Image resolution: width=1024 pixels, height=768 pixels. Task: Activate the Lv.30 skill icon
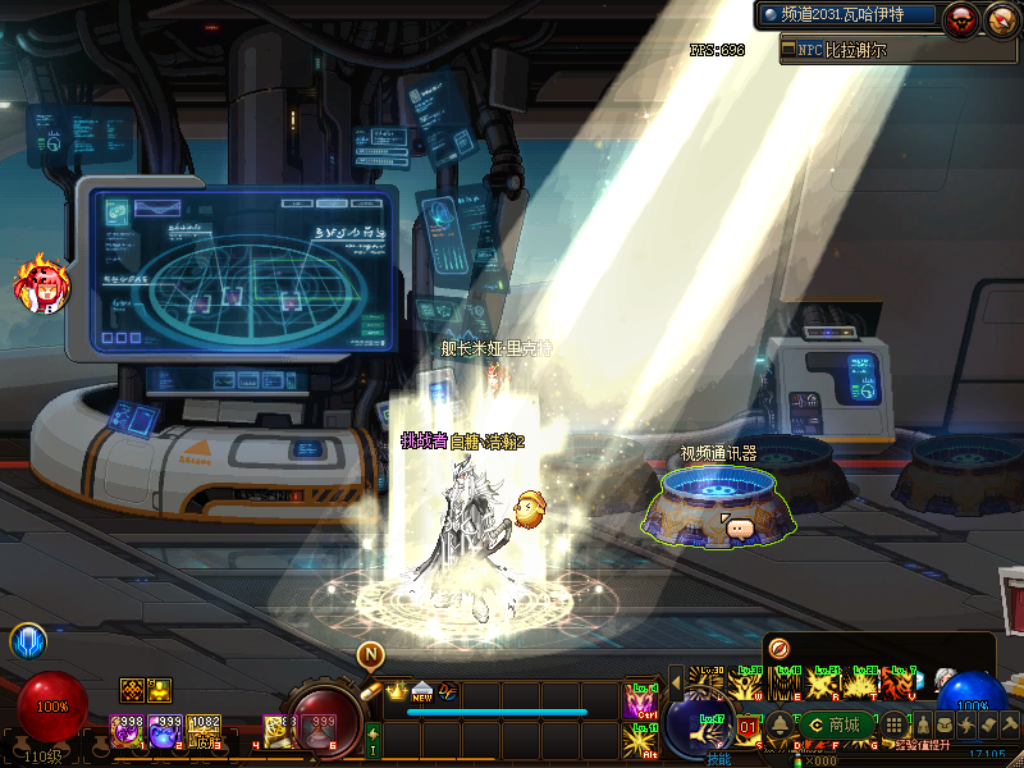tap(705, 682)
